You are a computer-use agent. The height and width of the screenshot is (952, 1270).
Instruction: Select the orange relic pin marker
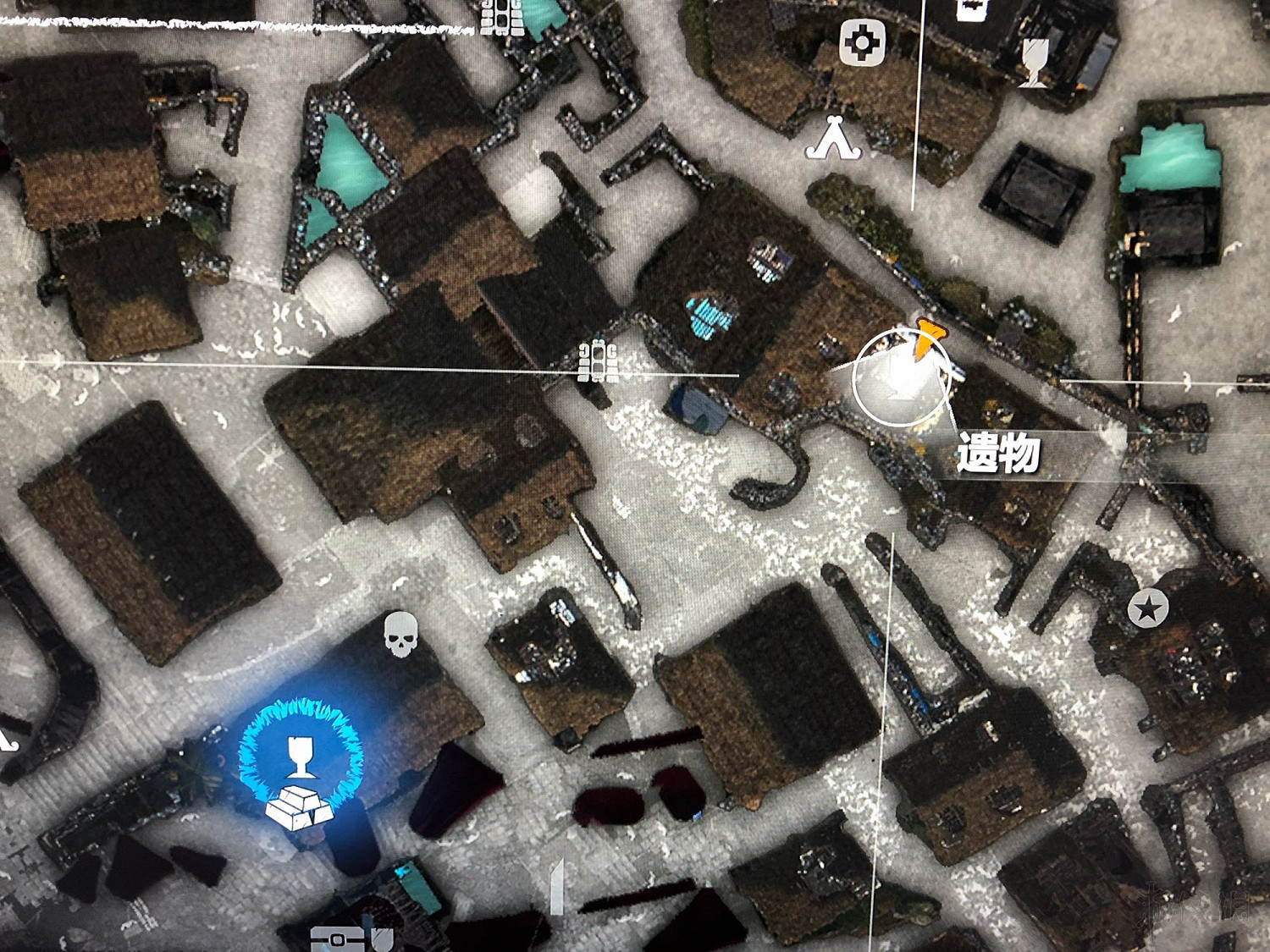tap(925, 338)
